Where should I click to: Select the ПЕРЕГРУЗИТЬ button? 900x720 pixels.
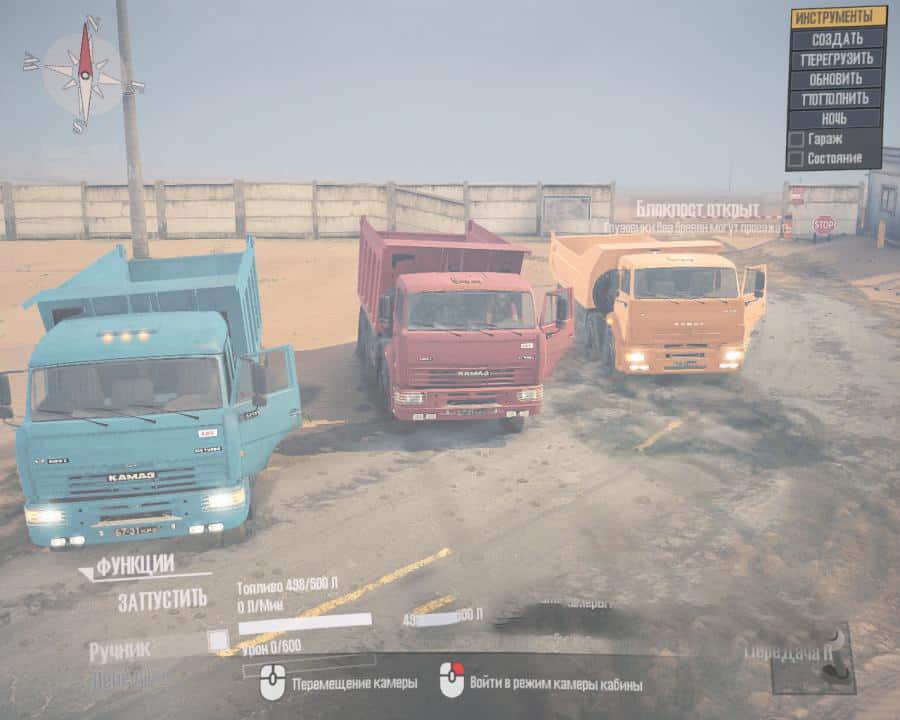[x=838, y=58]
